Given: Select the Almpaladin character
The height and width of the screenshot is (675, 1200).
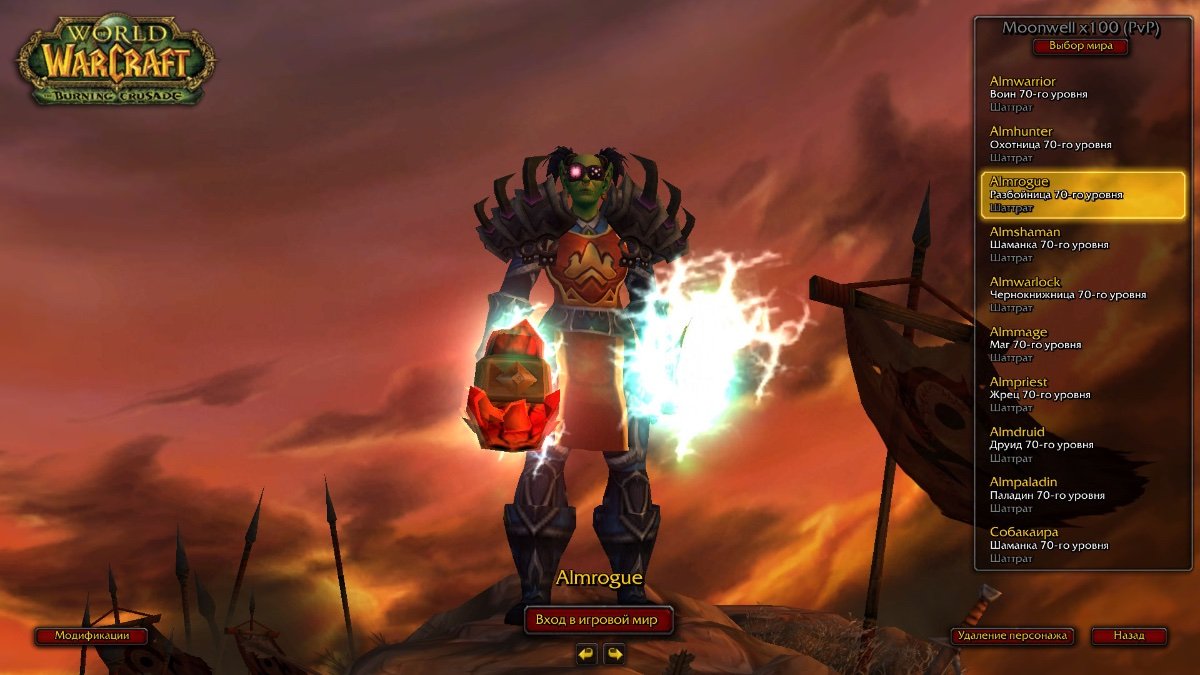Looking at the screenshot, I should (1070, 495).
